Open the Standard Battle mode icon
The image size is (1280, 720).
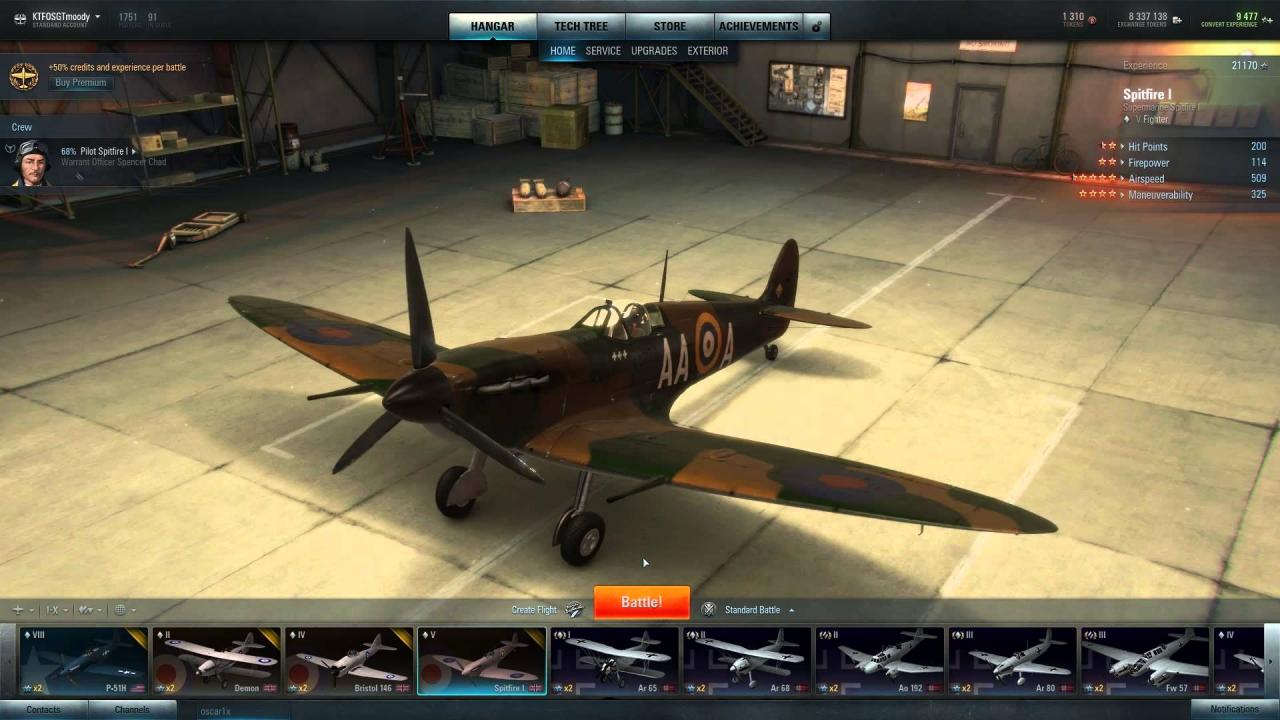(708, 609)
